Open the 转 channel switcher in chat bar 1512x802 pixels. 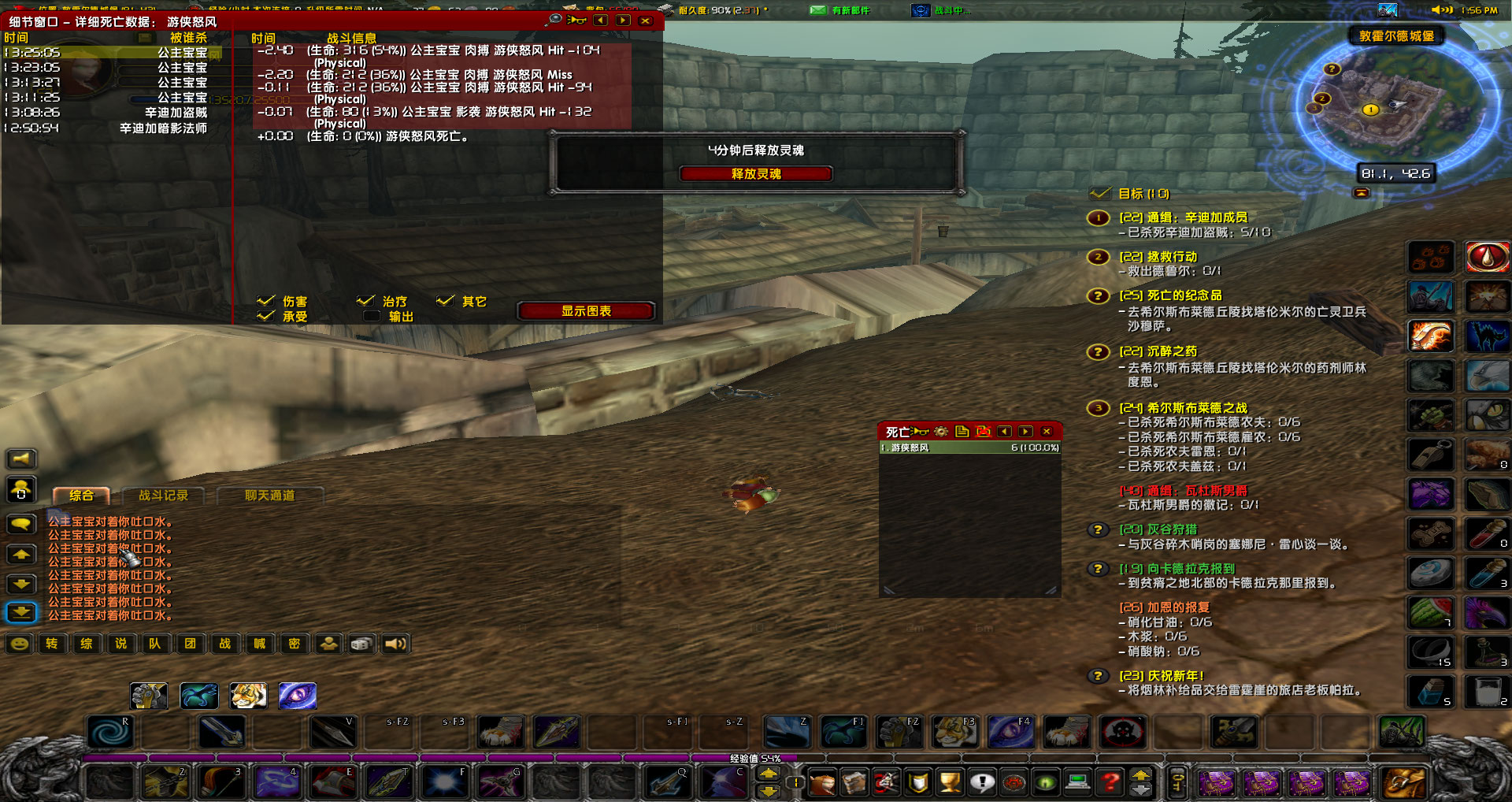[x=53, y=644]
